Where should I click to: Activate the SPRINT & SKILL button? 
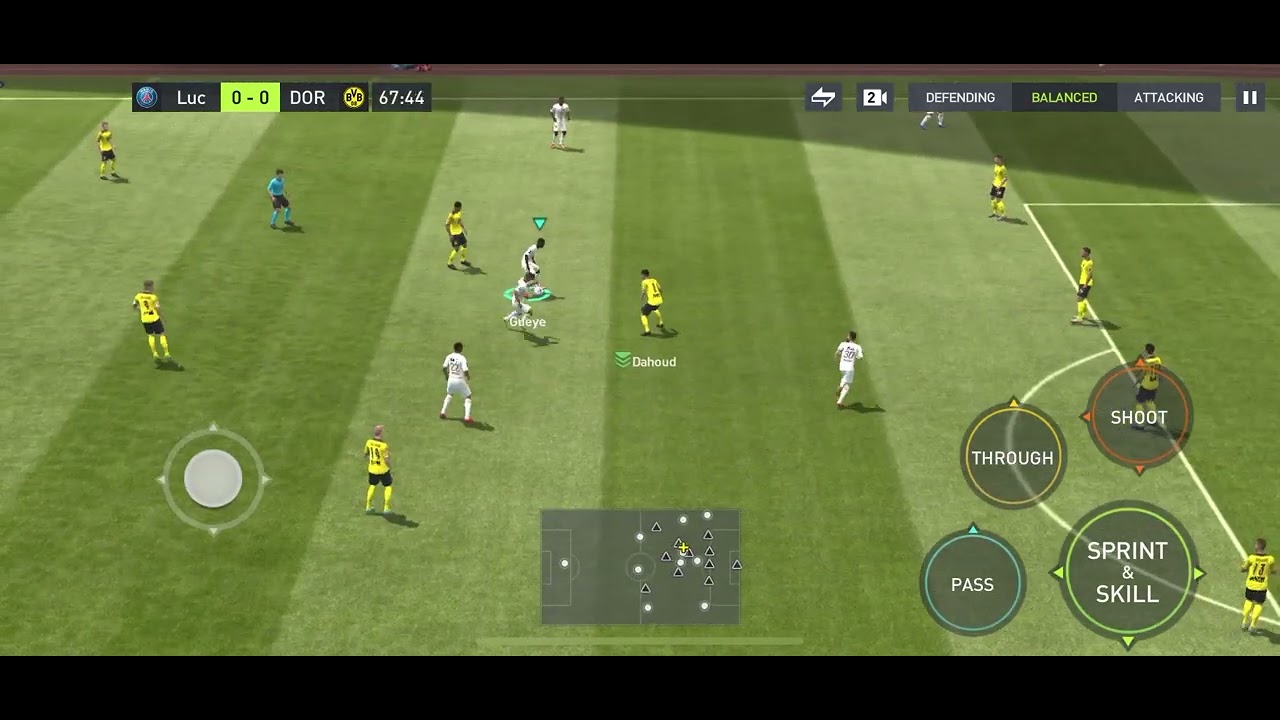click(1127, 573)
